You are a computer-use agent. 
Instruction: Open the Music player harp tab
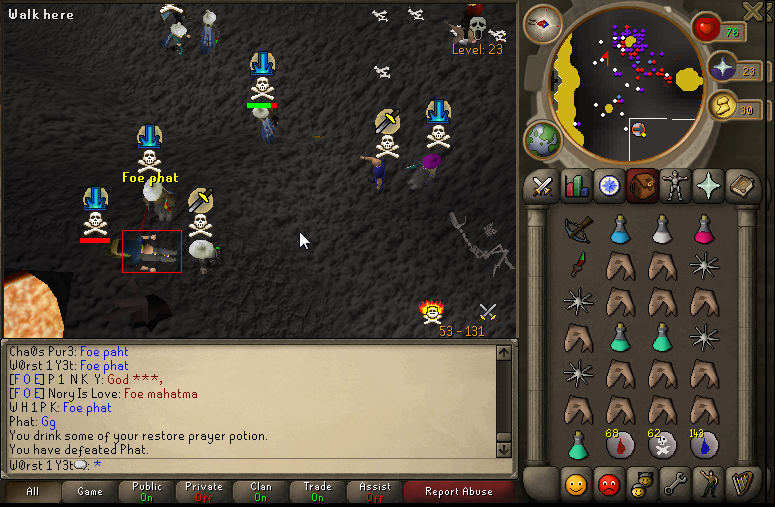[x=742, y=486]
